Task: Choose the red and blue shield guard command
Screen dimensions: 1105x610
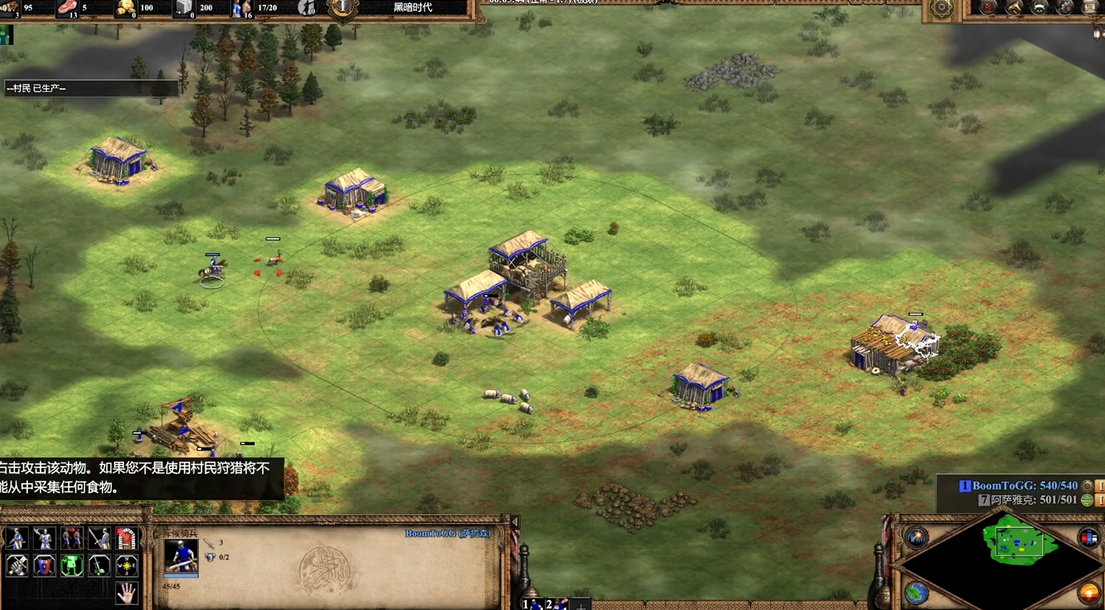Action: [x=44, y=565]
